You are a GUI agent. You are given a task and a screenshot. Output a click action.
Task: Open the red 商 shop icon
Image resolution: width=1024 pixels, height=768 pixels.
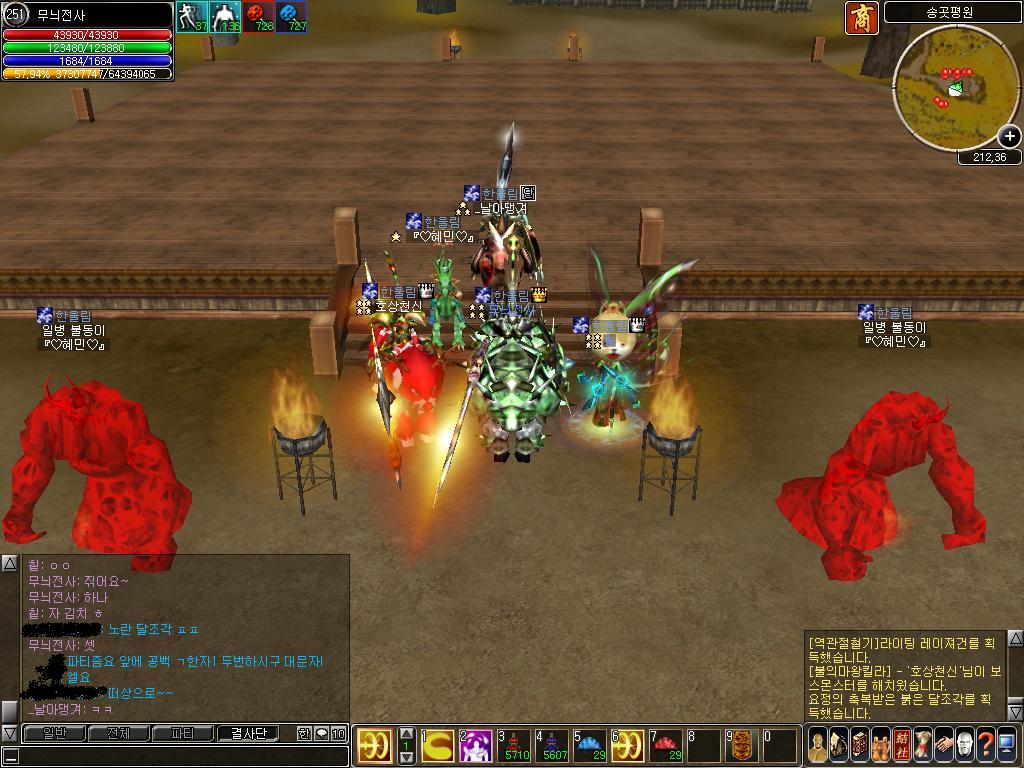click(862, 17)
